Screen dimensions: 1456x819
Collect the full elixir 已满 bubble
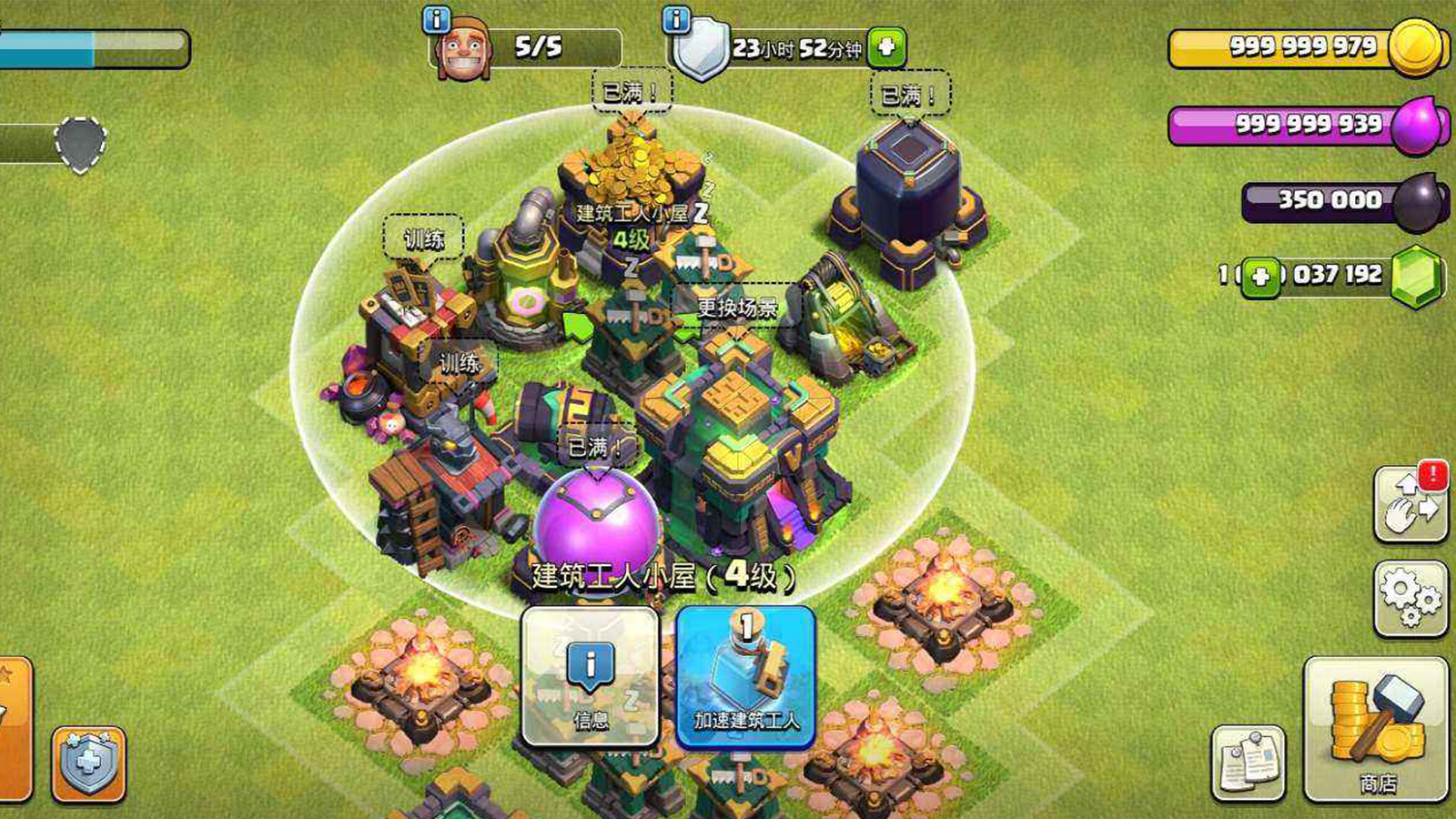click(x=595, y=447)
